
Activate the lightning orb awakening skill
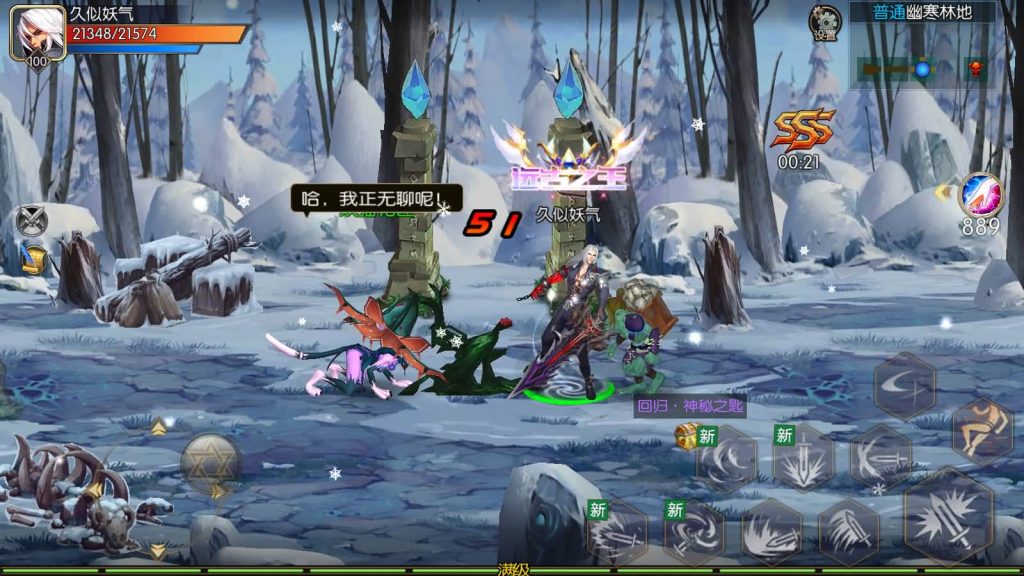[980, 194]
